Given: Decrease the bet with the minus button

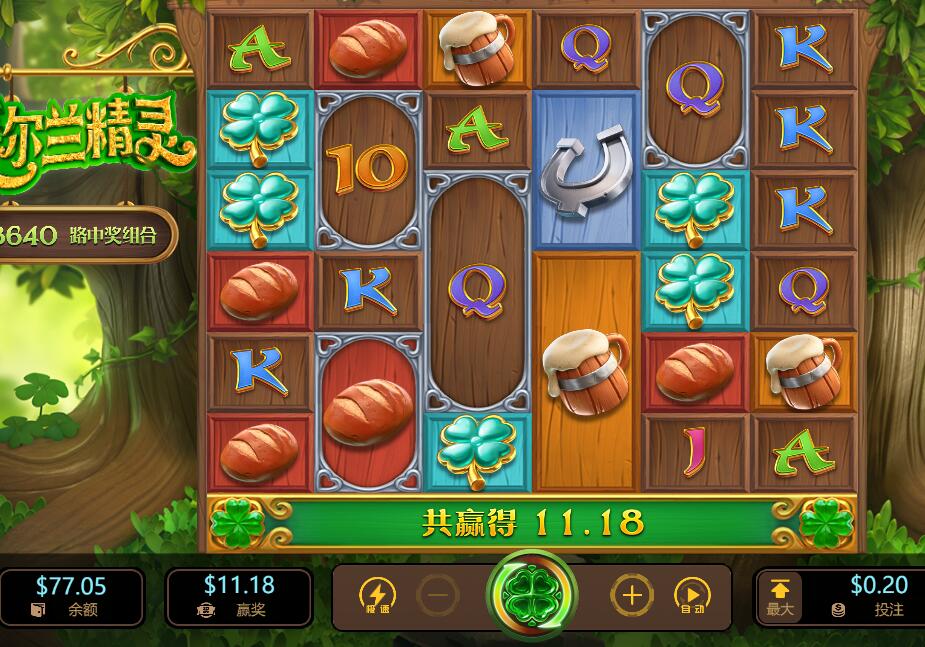Looking at the screenshot, I should (436, 596).
